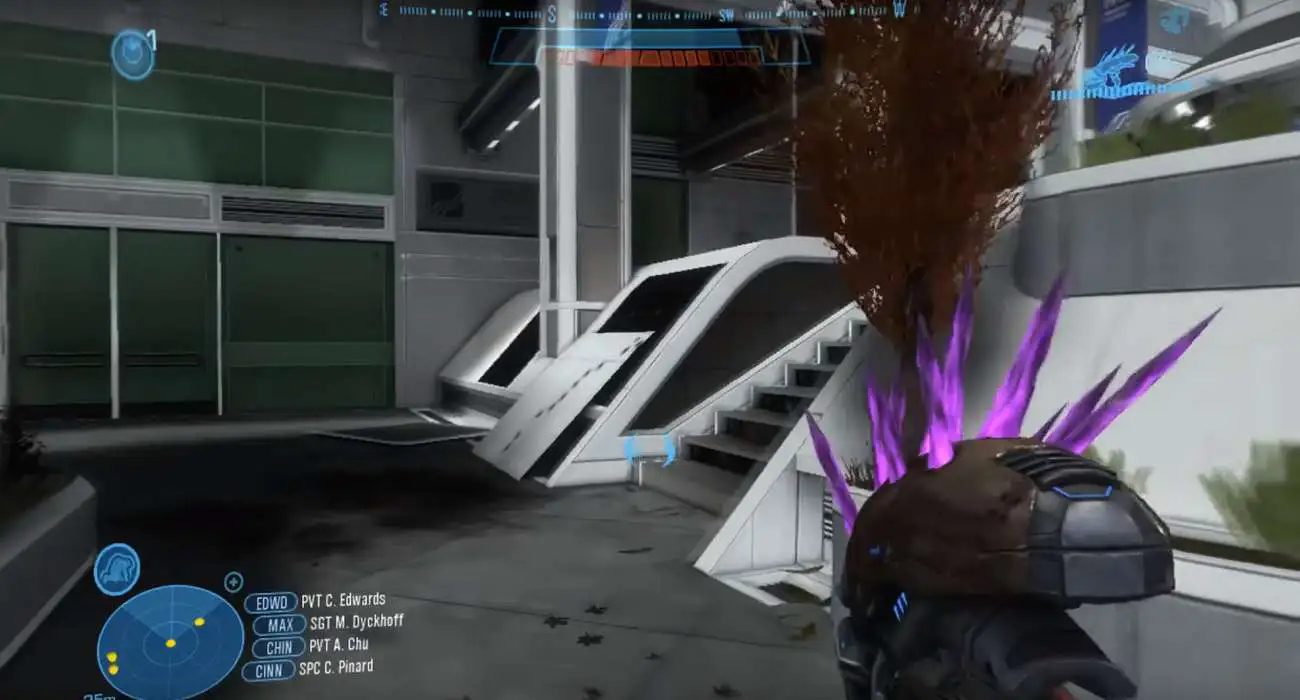1300x700 pixels.
Task: Activate the armor ability icon above radar
Action: tap(116, 569)
